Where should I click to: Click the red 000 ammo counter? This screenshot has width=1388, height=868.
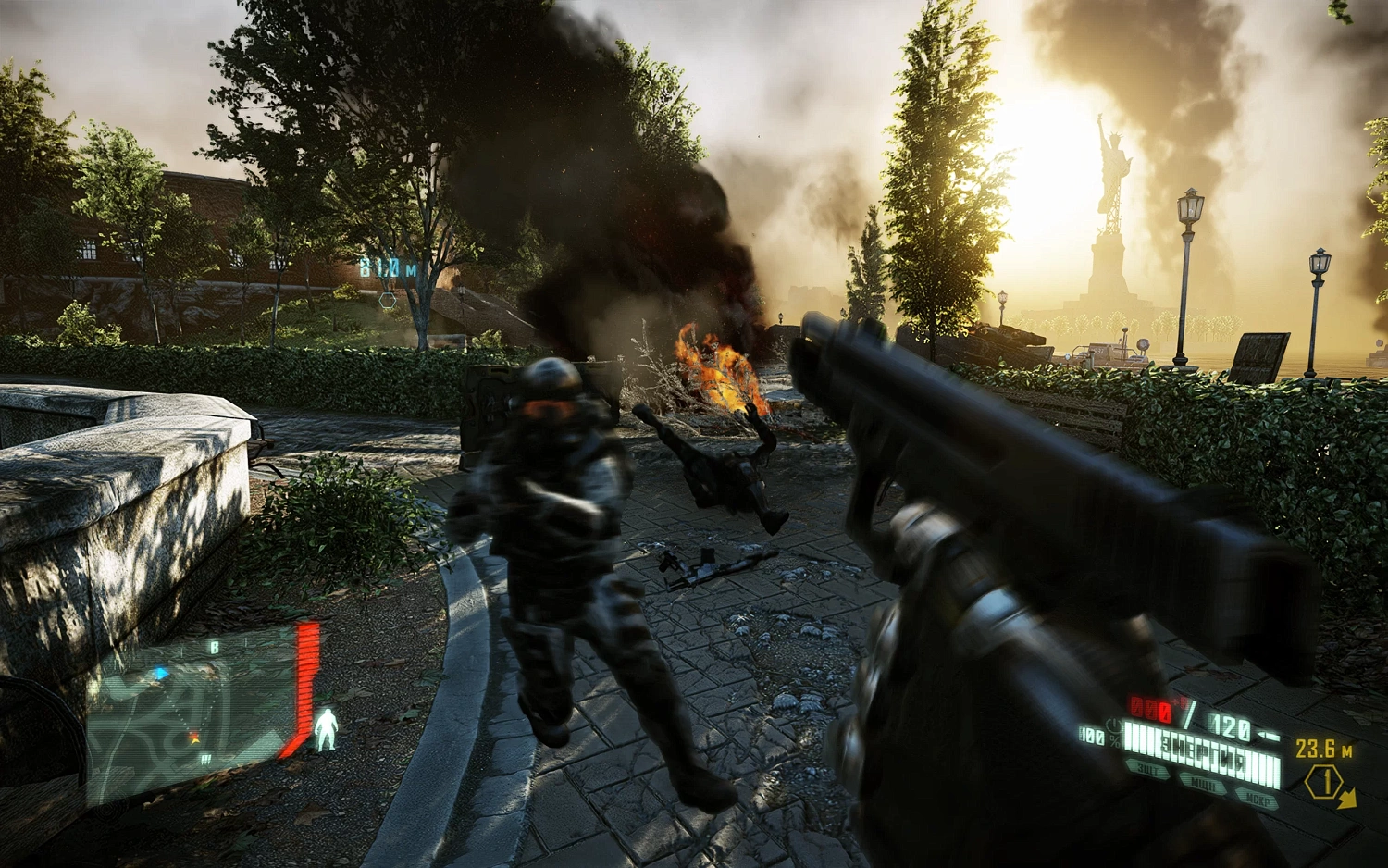click(x=1149, y=707)
